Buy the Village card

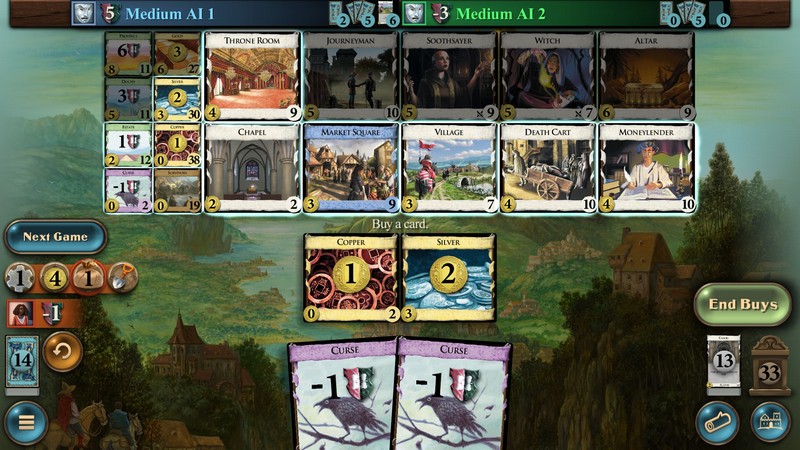449,167
